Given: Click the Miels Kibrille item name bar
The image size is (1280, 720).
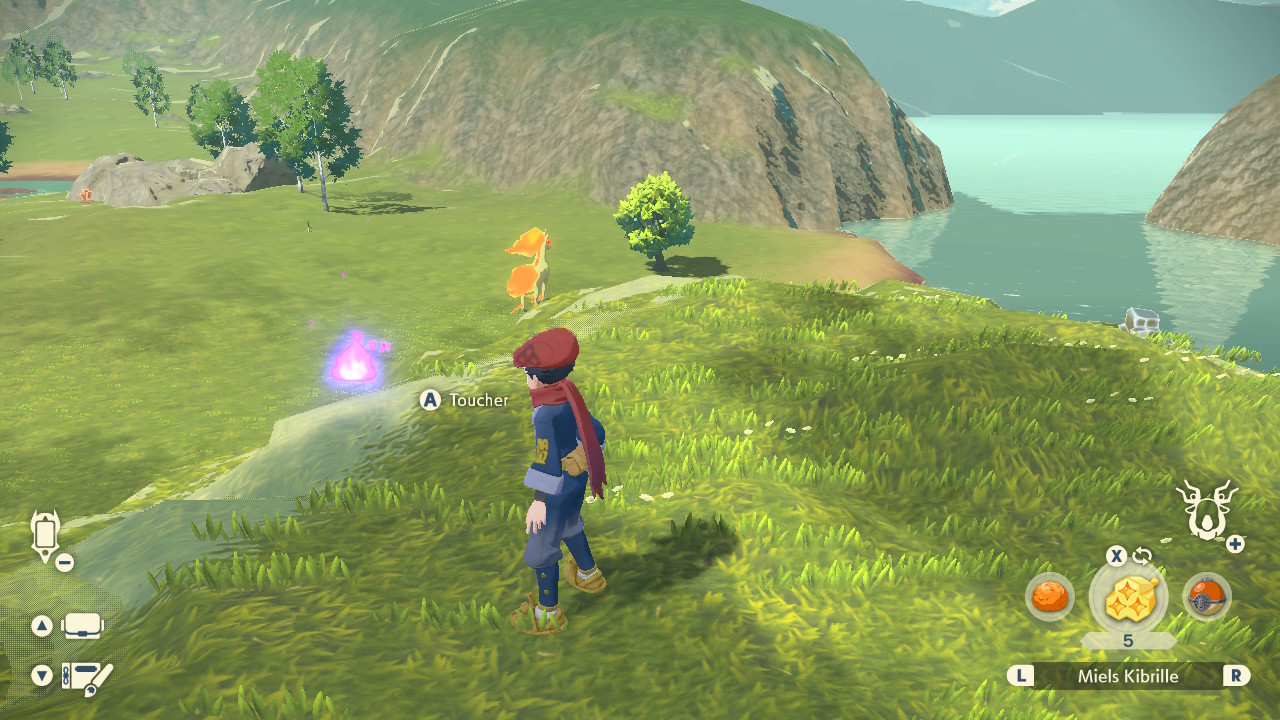Looking at the screenshot, I should pos(1128,676).
